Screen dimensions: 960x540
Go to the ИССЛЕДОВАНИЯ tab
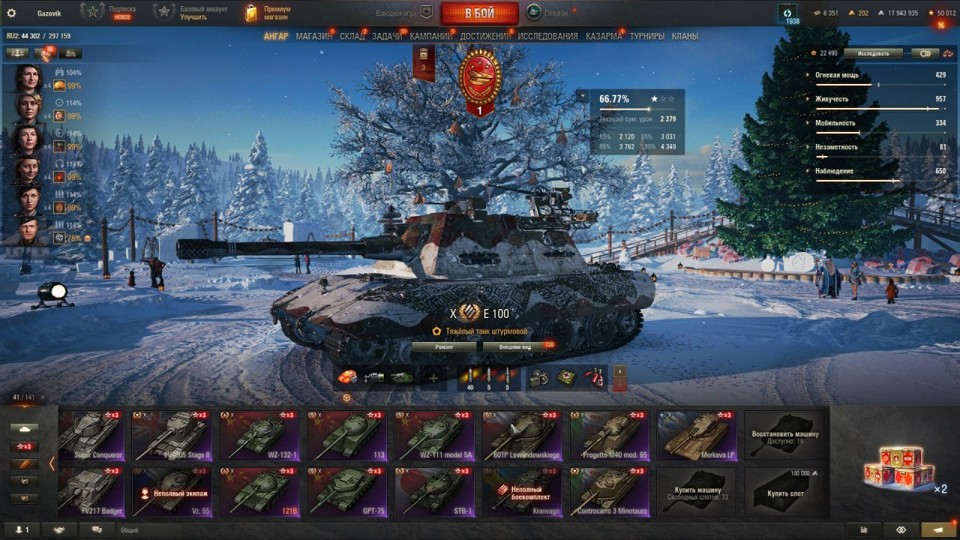(547, 36)
